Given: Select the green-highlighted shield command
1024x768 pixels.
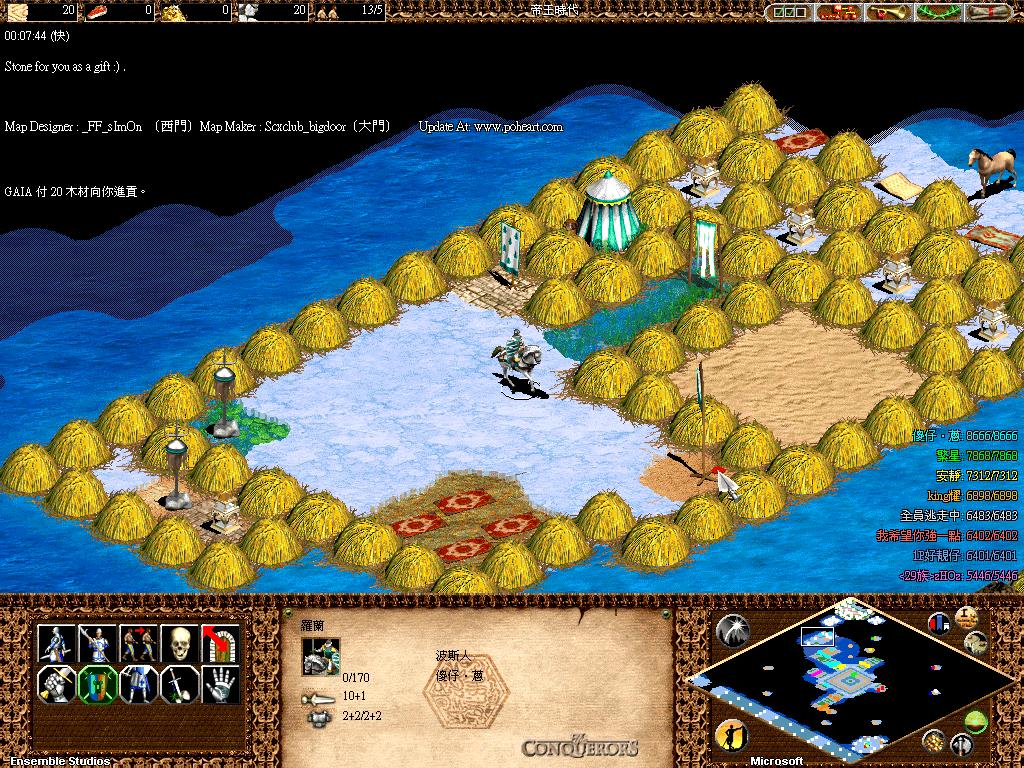Looking at the screenshot, I should [x=98, y=685].
